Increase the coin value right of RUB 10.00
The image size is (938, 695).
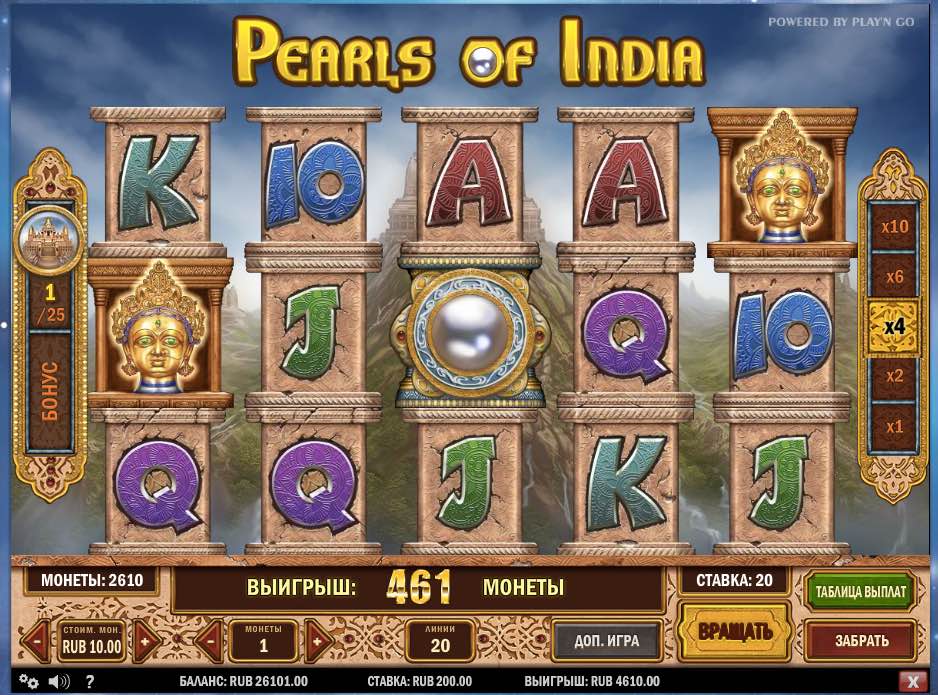pyautogui.click(x=145, y=641)
